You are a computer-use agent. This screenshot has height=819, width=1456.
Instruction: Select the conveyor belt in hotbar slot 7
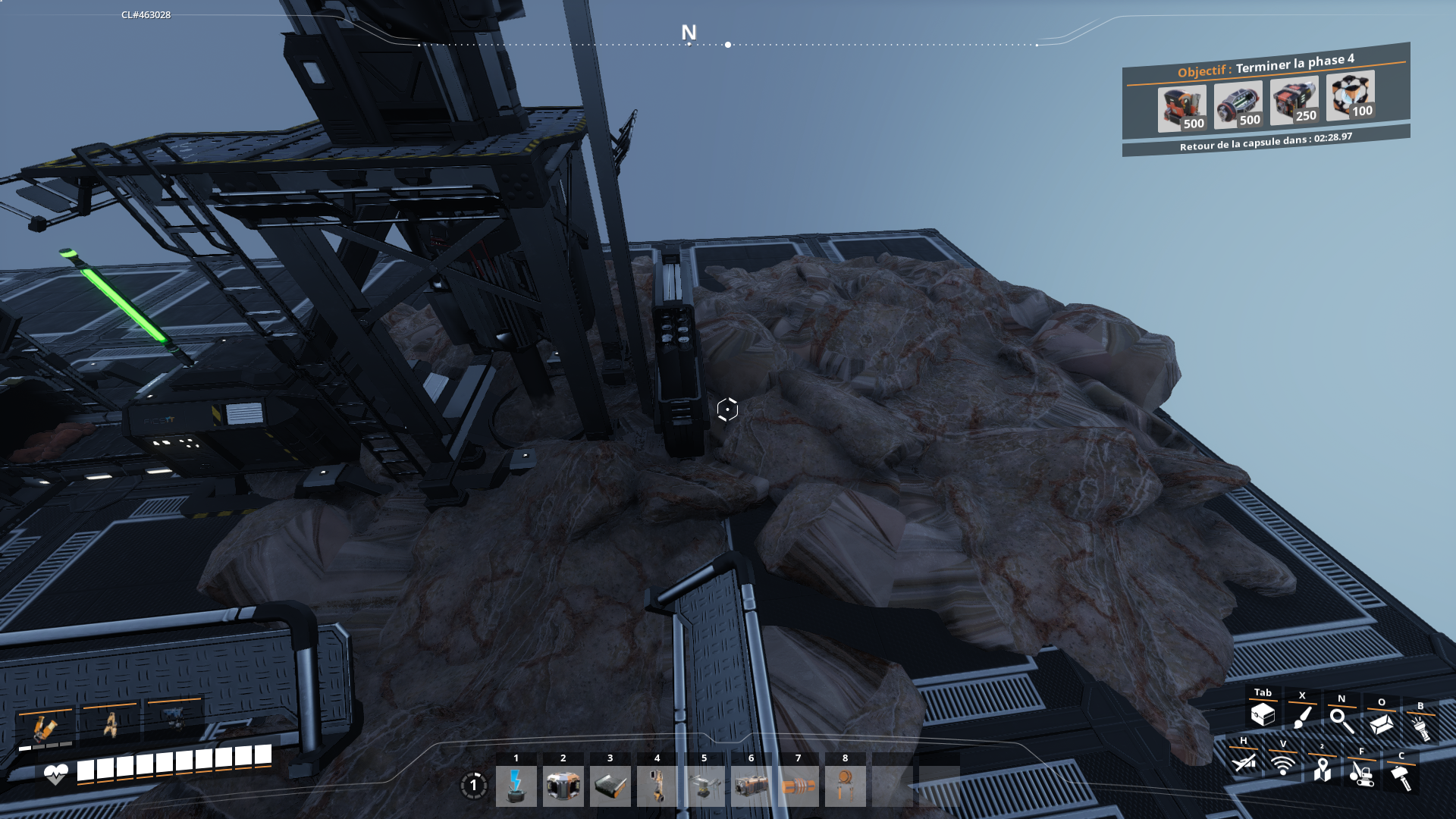tap(798, 786)
